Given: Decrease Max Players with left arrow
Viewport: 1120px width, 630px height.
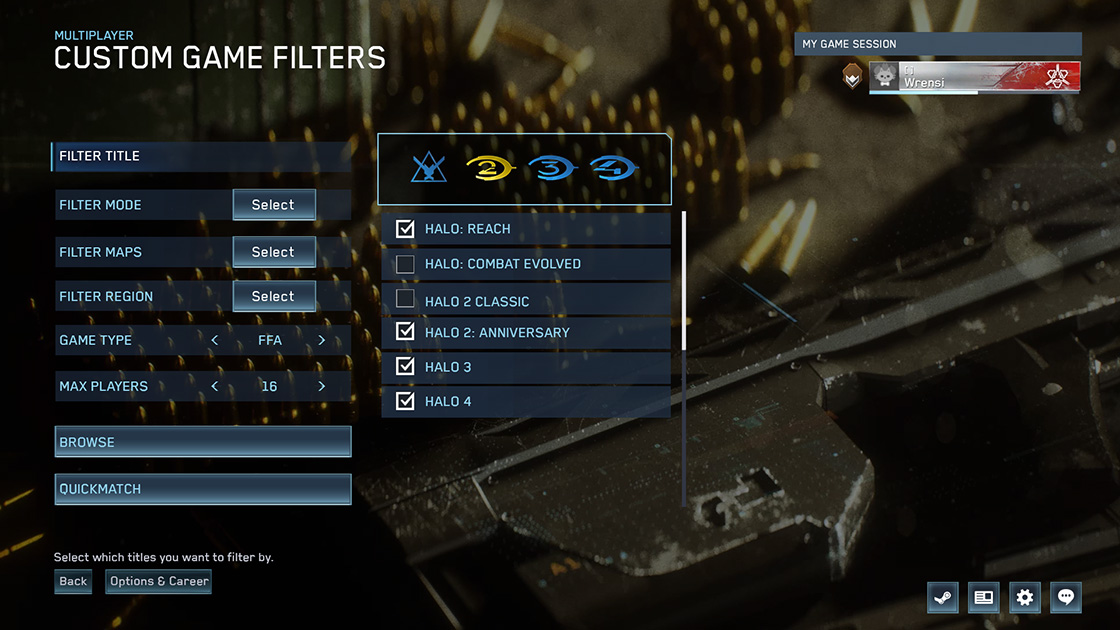Looking at the screenshot, I should (x=215, y=386).
